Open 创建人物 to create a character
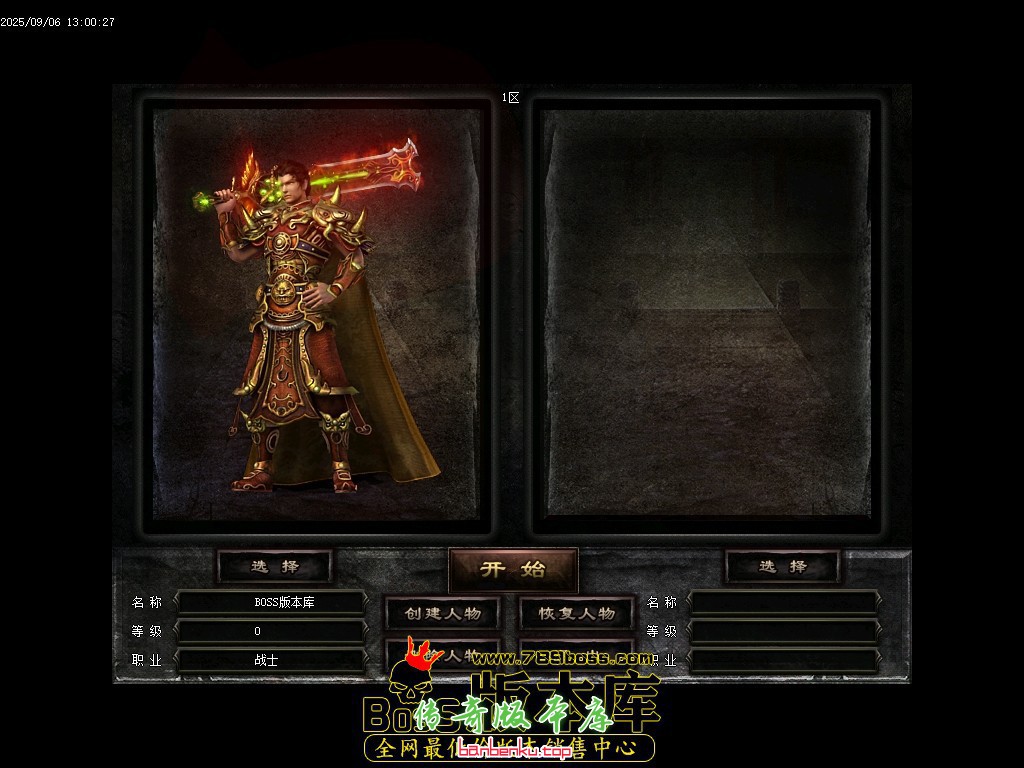The height and width of the screenshot is (768, 1024). coord(443,613)
